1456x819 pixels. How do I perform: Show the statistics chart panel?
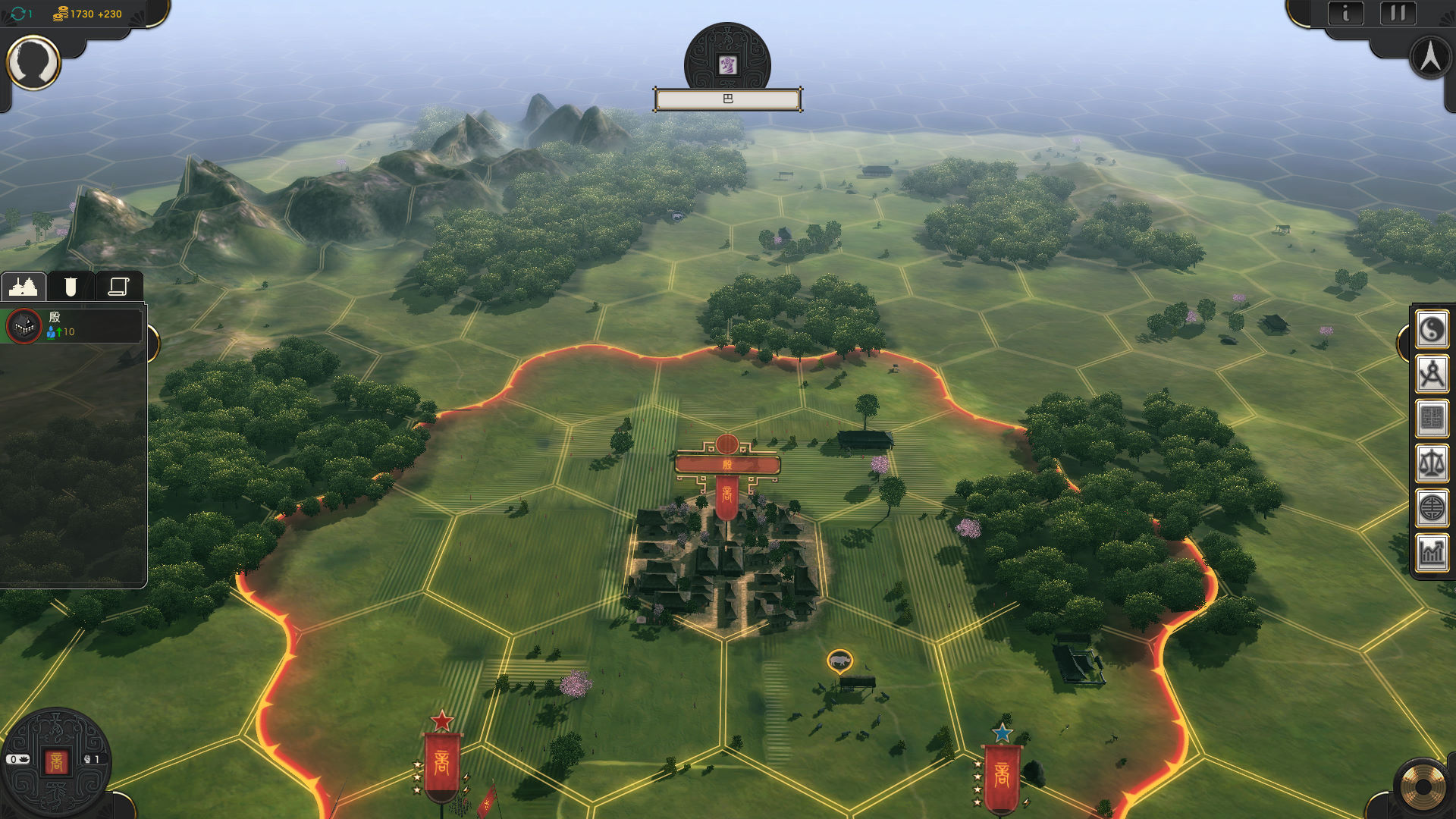pyautogui.click(x=1432, y=552)
